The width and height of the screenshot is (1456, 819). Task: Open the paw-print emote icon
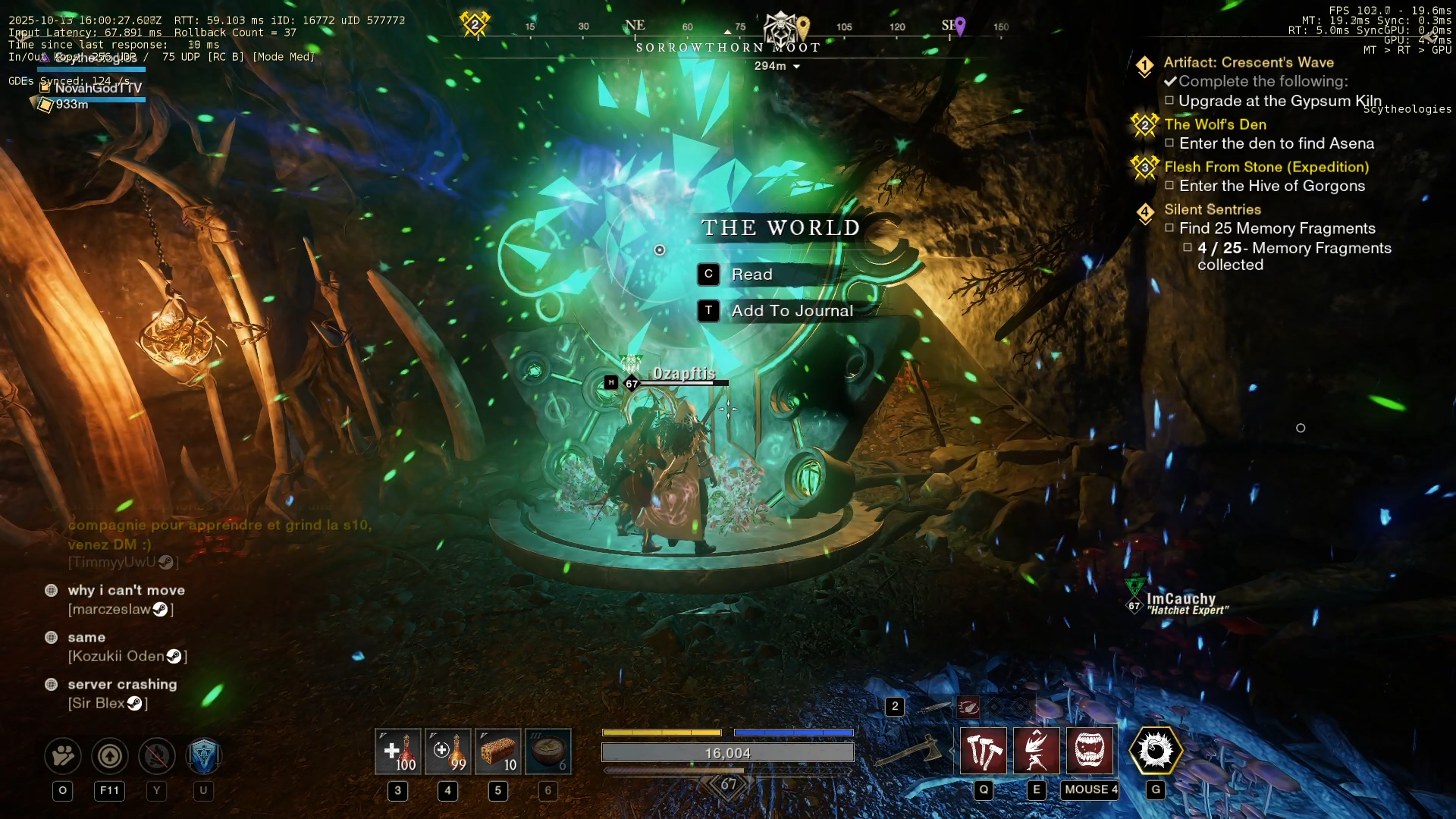(63, 755)
